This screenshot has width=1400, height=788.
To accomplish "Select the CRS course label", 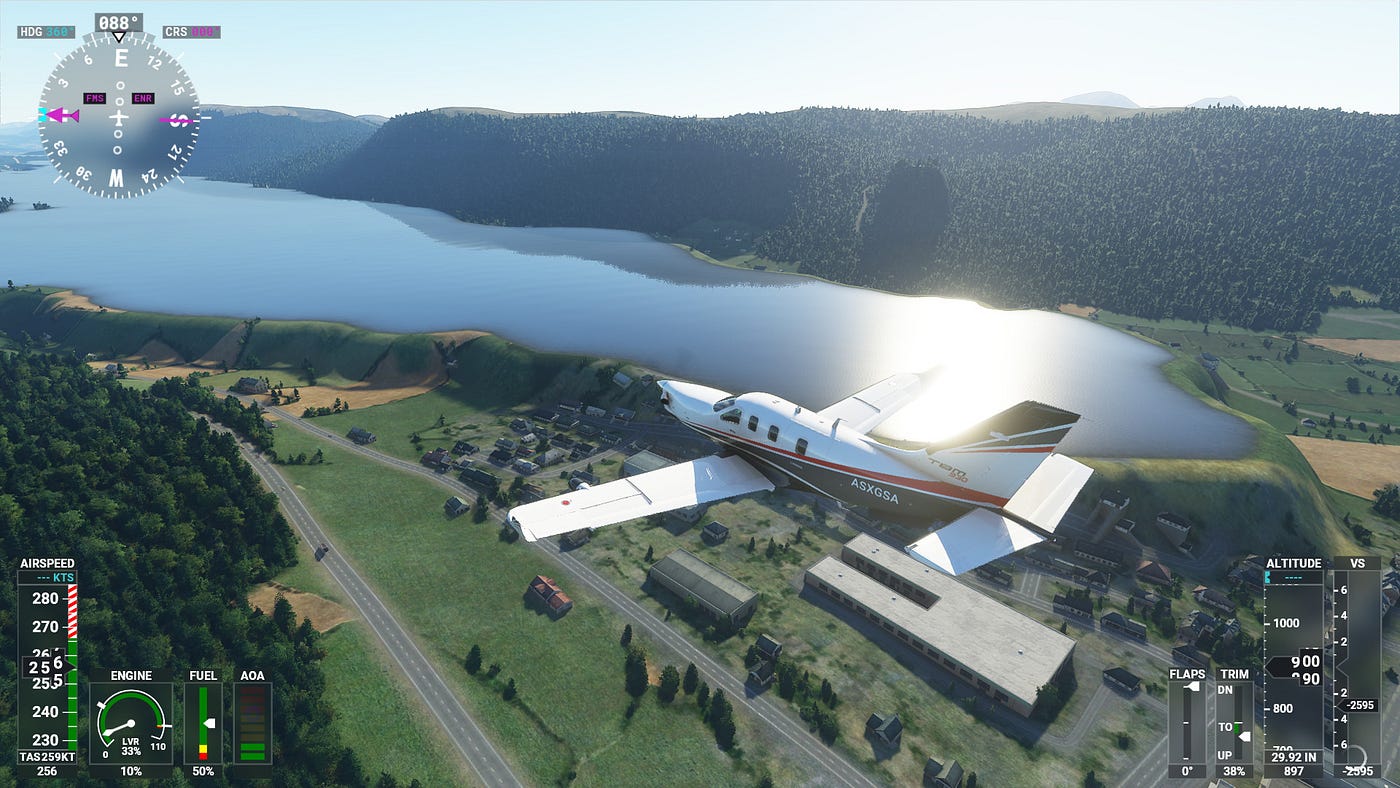I will (190, 32).
